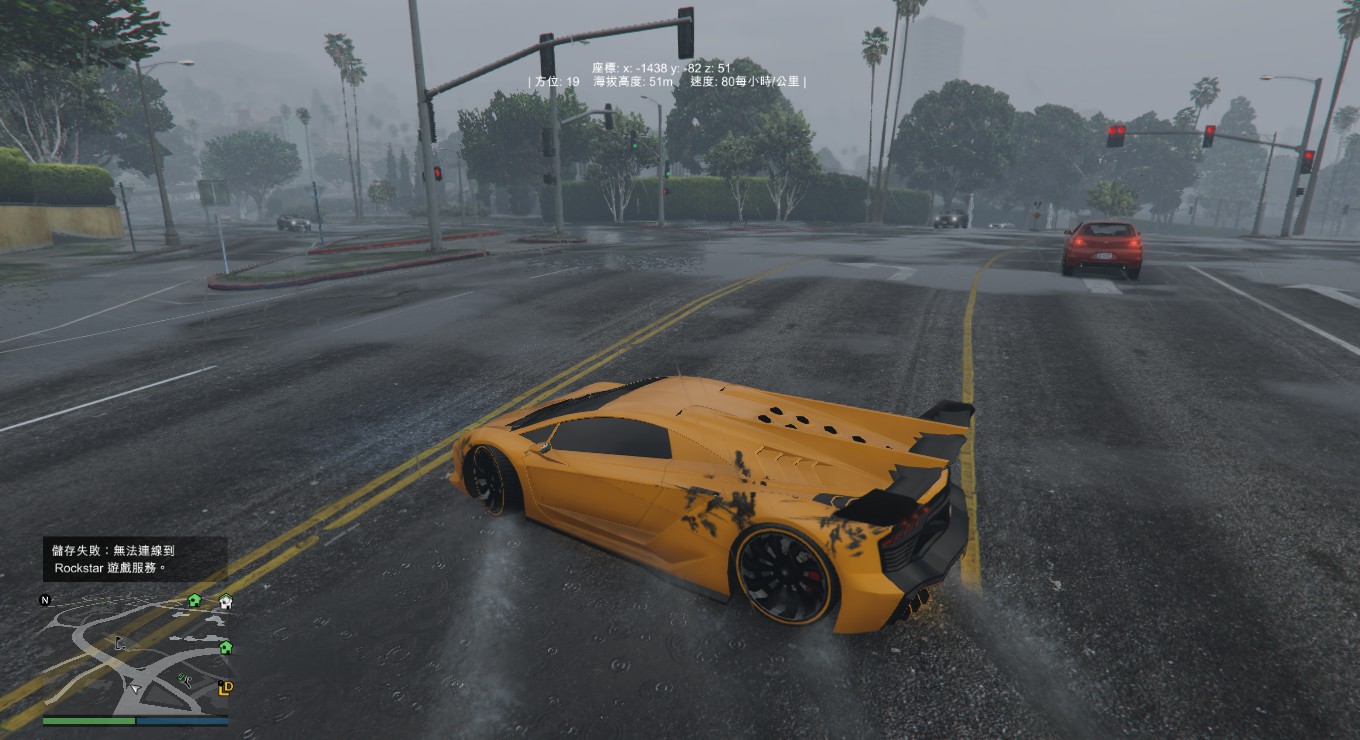Viewport: 1360px width, 740px height.
Task: Click the green house marker beside white house
Action: pyautogui.click(x=195, y=600)
